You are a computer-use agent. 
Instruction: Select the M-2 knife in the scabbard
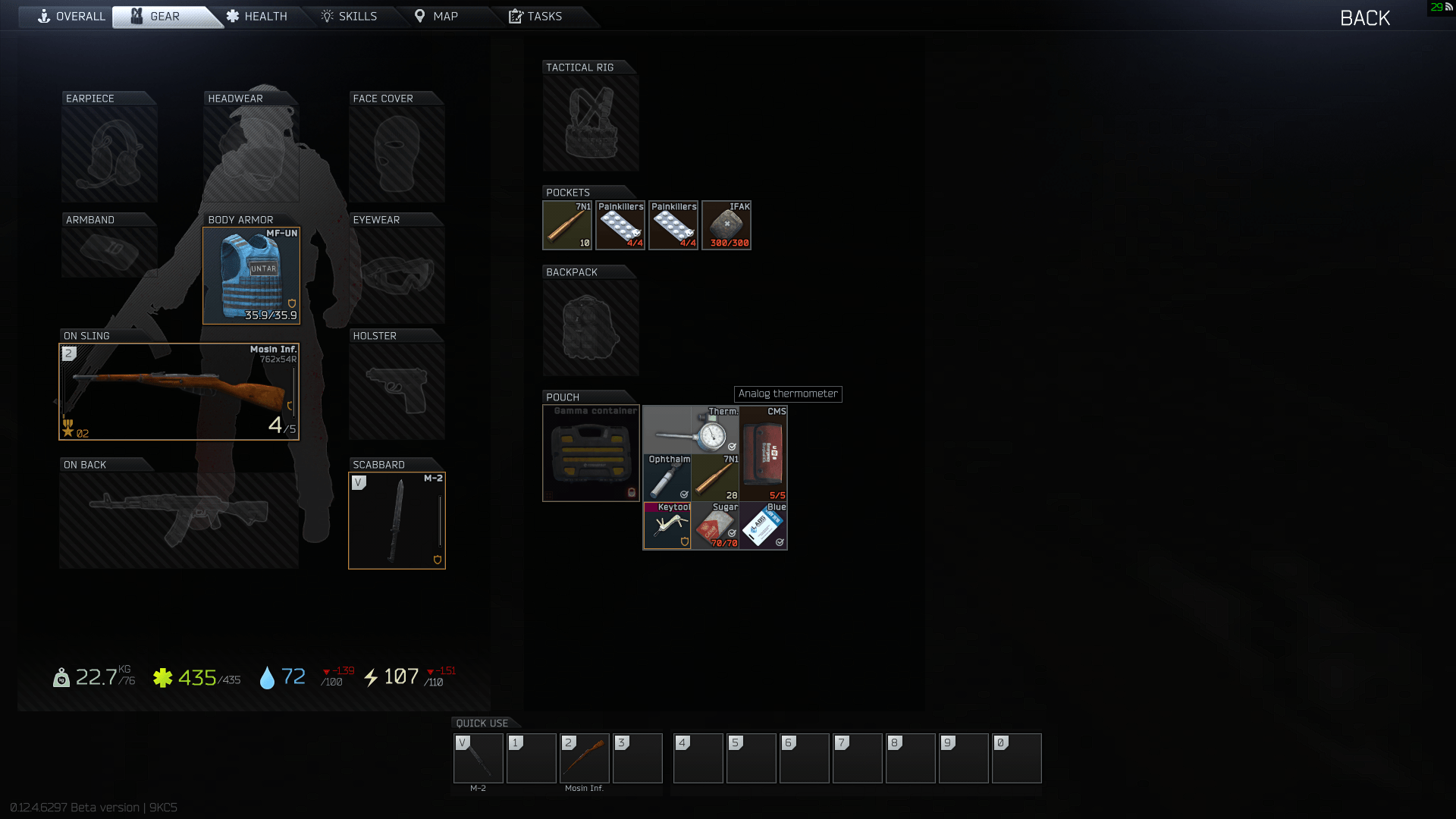(397, 520)
